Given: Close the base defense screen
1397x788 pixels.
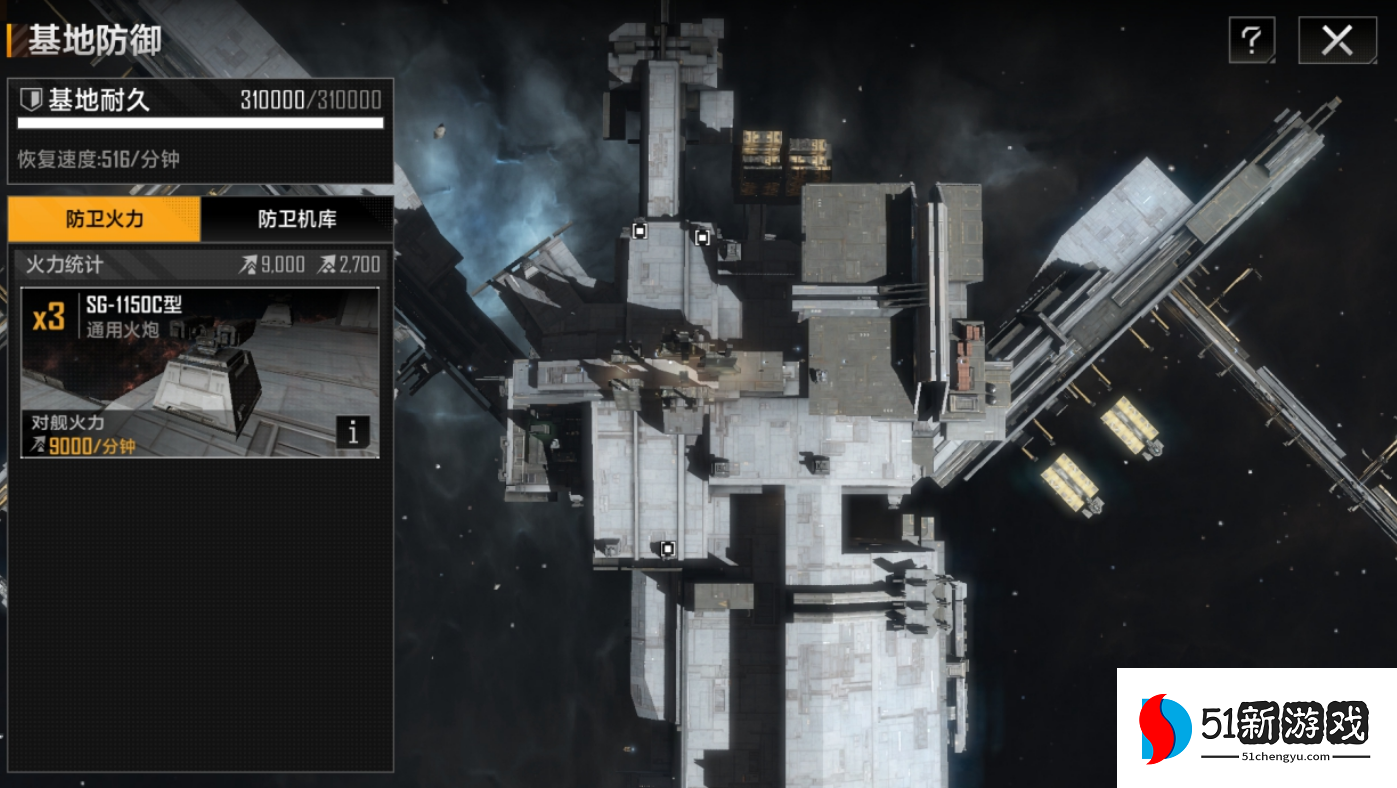Looking at the screenshot, I should [x=1336, y=41].
